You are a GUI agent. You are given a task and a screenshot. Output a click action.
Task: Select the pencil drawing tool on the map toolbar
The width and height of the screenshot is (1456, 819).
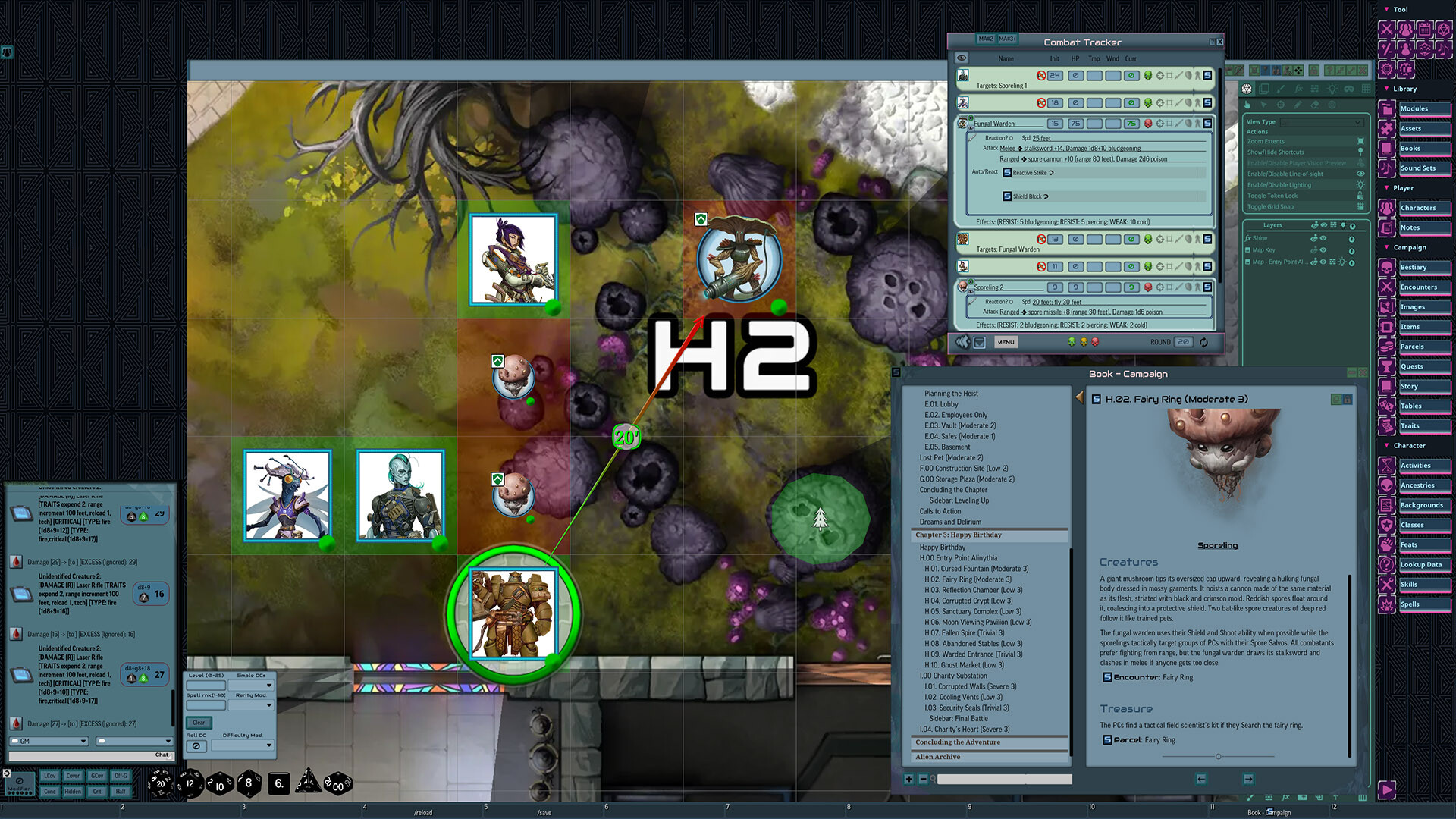pos(1298,105)
